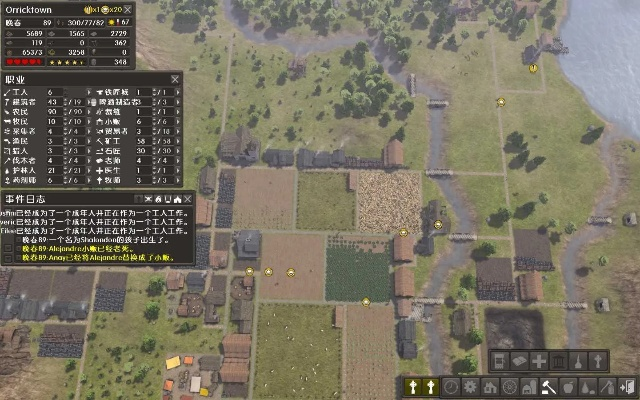
Task: Open the barn storage and markets menu
Action: tap(528, 386)
